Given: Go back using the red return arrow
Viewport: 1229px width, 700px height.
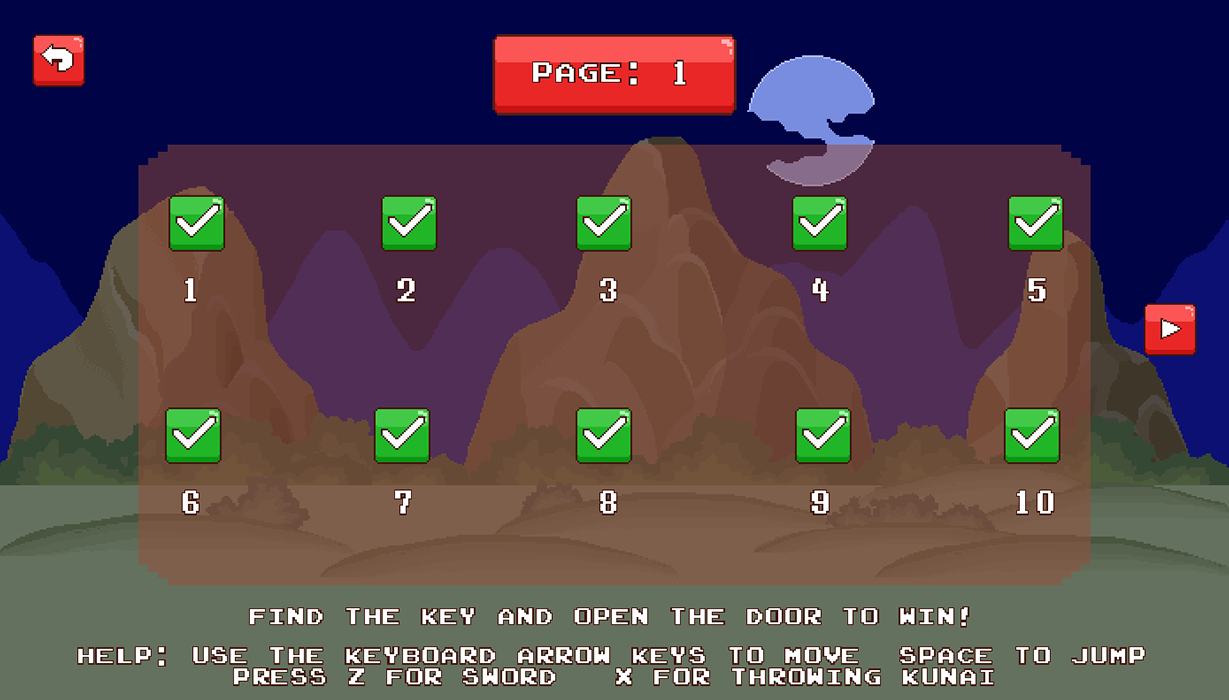Looking at the screenshot, I should (59, 61).
